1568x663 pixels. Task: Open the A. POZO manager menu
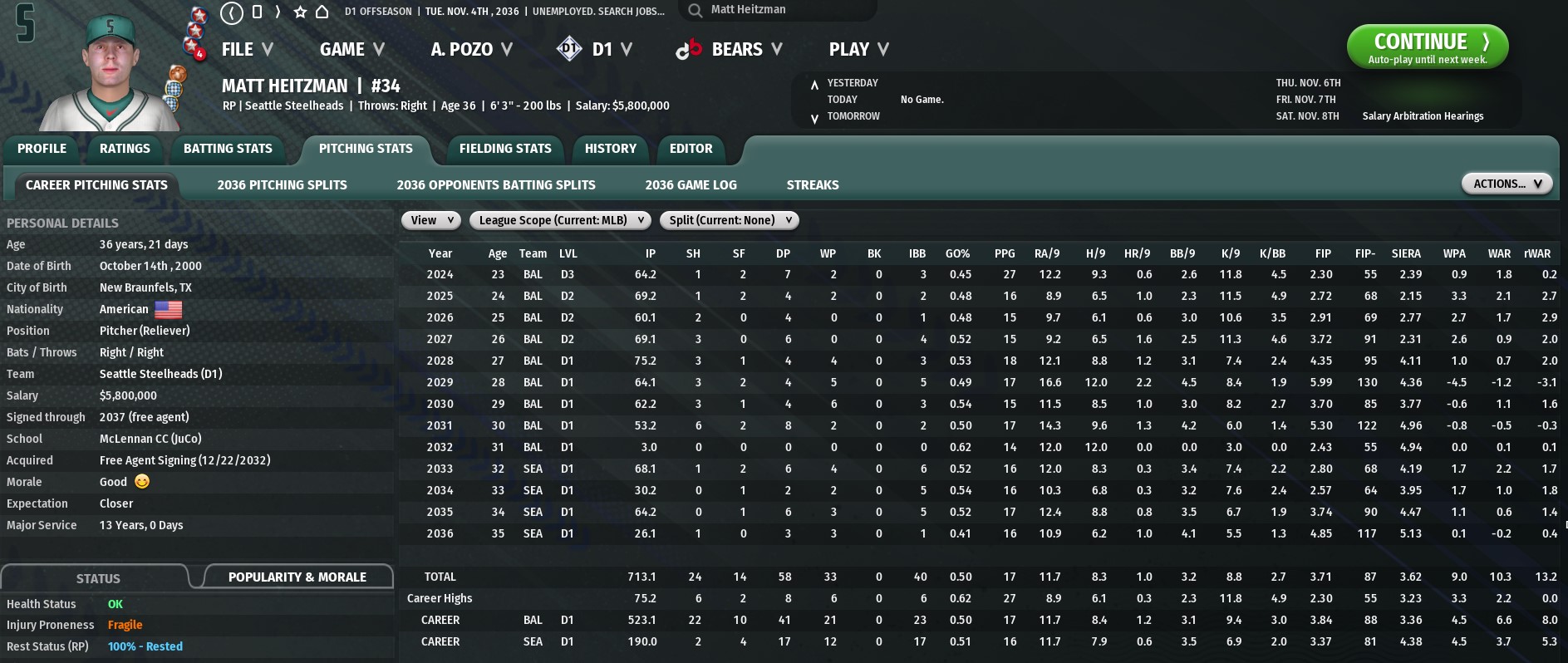click(471, 50)
